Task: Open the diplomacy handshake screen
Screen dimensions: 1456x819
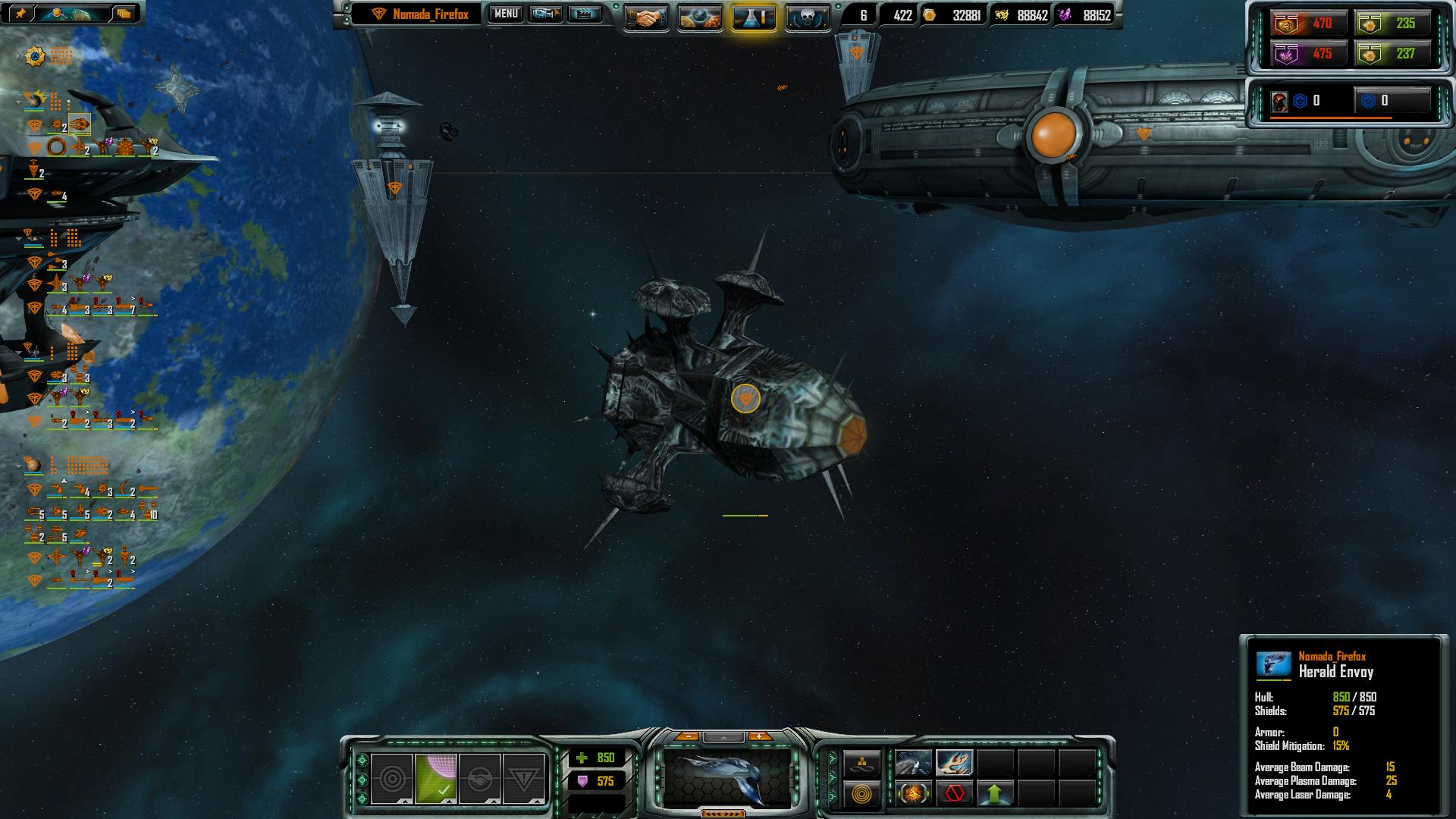Action: [x=646, y=18]
